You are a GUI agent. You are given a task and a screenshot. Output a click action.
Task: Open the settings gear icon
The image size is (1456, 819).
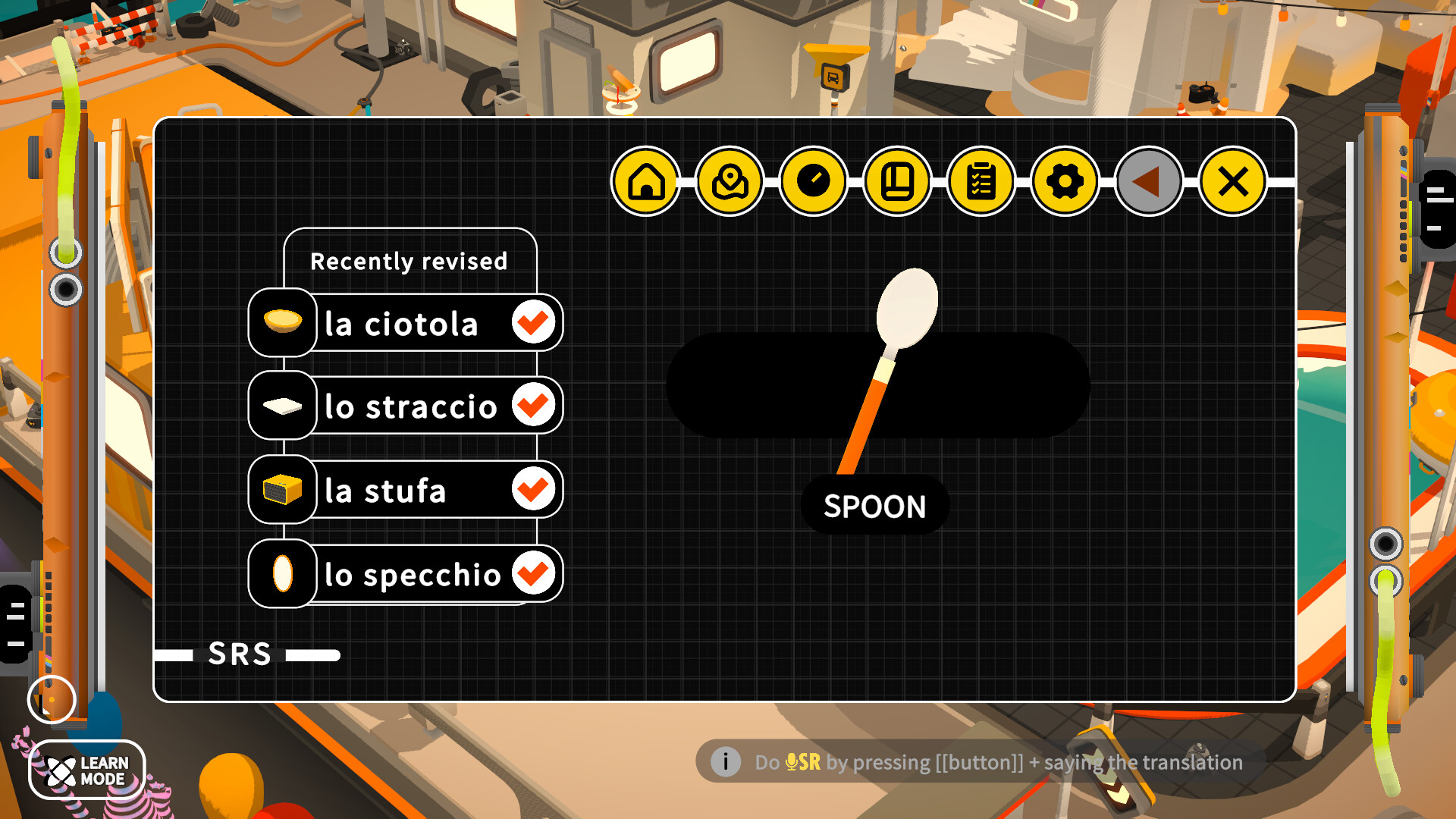1064,181
